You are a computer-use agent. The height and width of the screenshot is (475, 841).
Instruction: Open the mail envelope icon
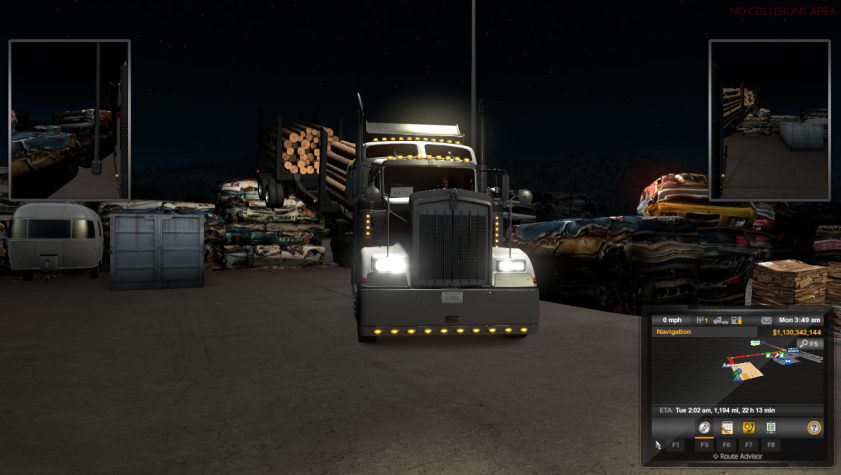coord(766,320)
